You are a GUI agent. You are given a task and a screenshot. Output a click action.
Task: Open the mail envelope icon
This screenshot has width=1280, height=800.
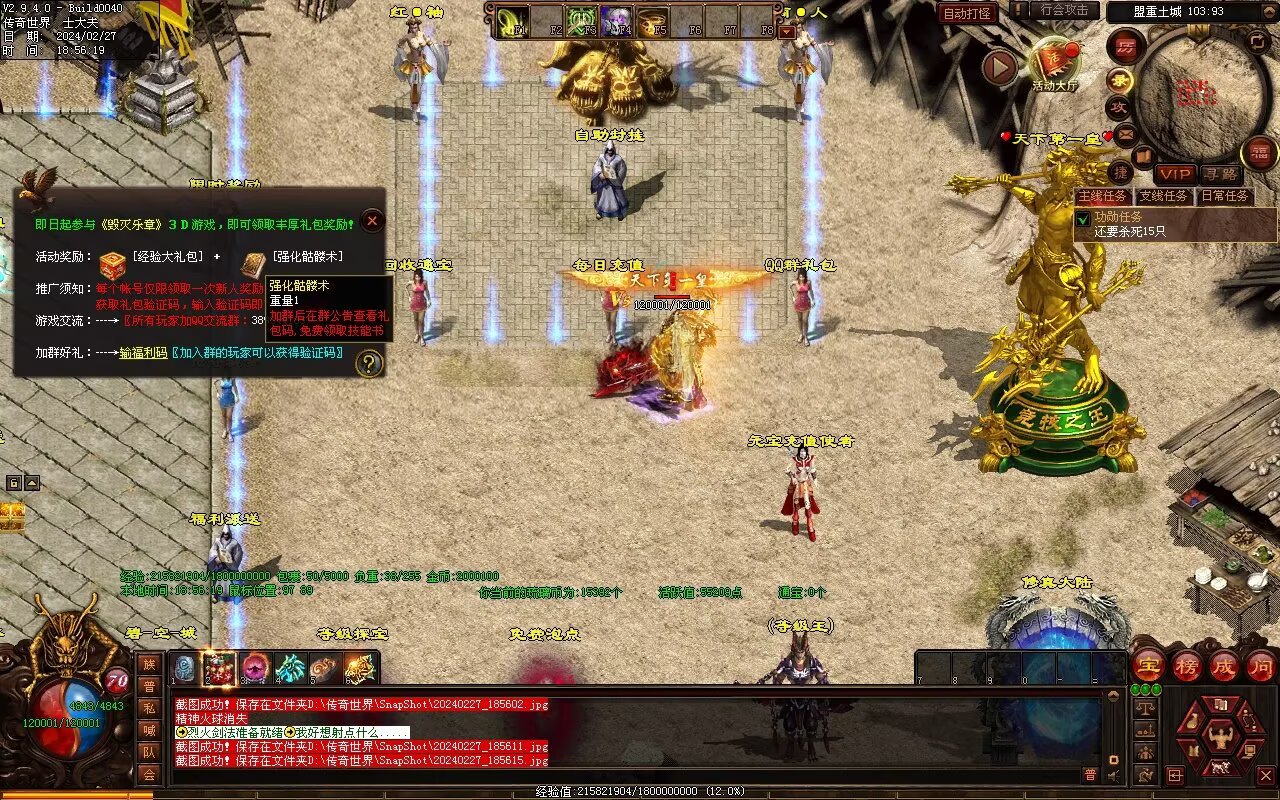1126,132
